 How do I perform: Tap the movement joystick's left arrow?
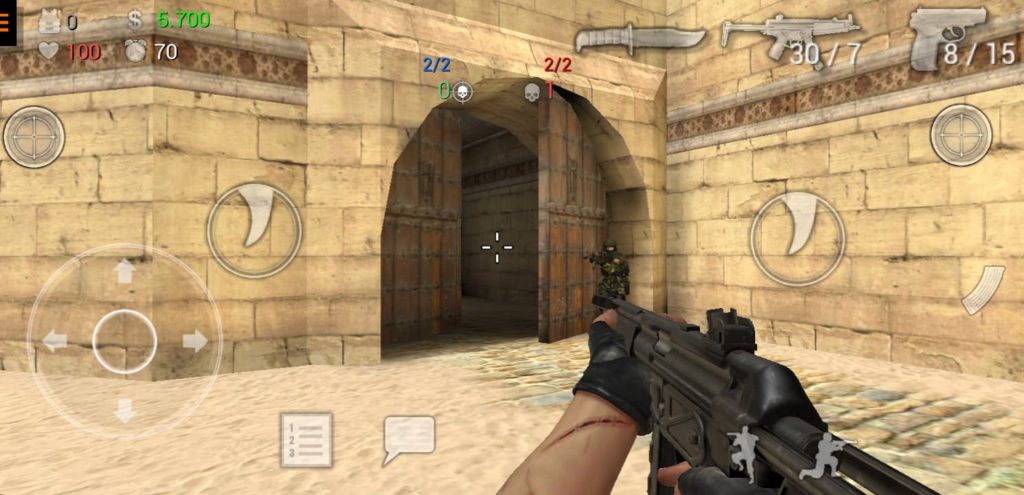[x=55, y=341]
